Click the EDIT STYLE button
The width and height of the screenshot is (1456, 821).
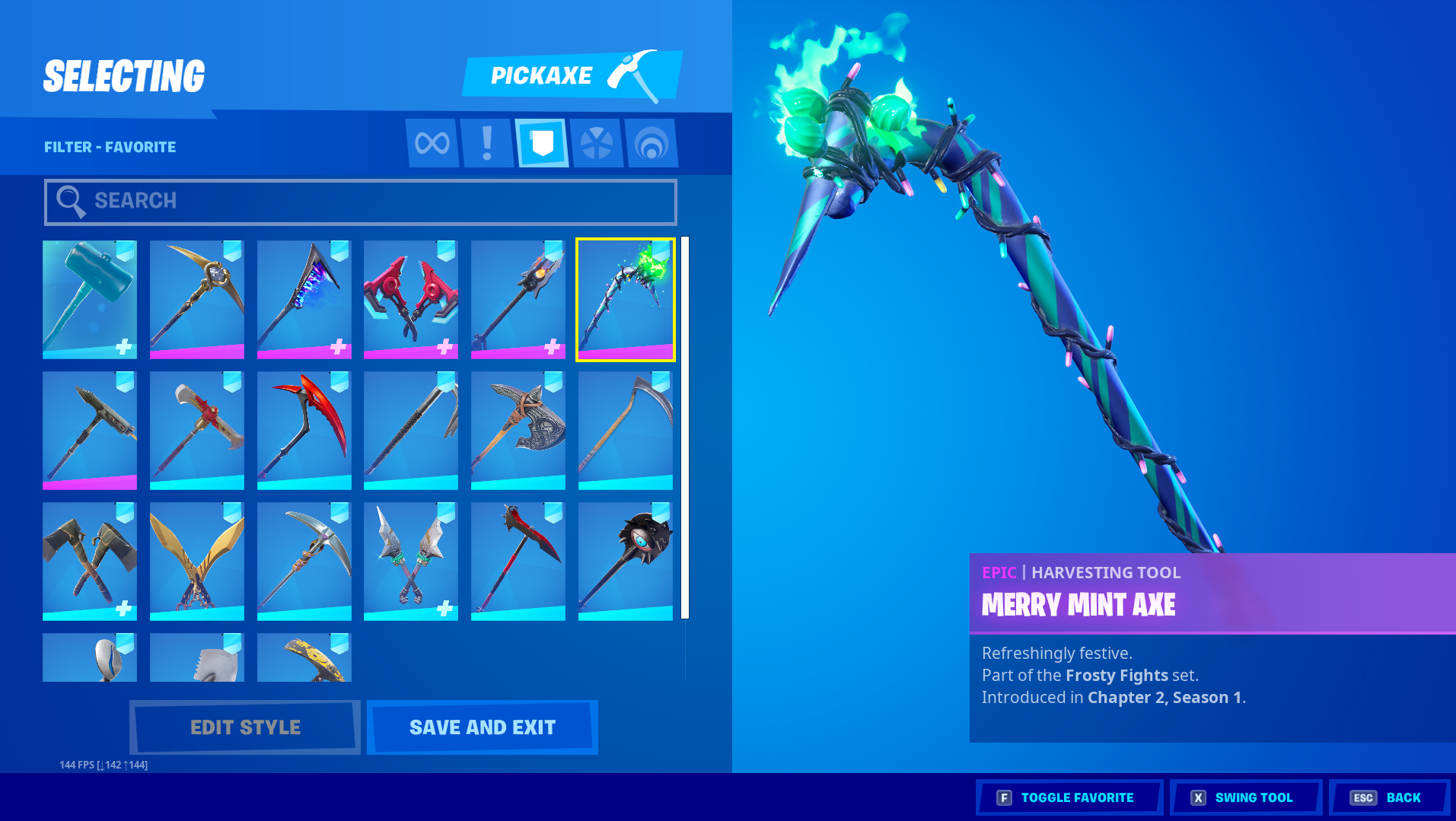[244, 727]
